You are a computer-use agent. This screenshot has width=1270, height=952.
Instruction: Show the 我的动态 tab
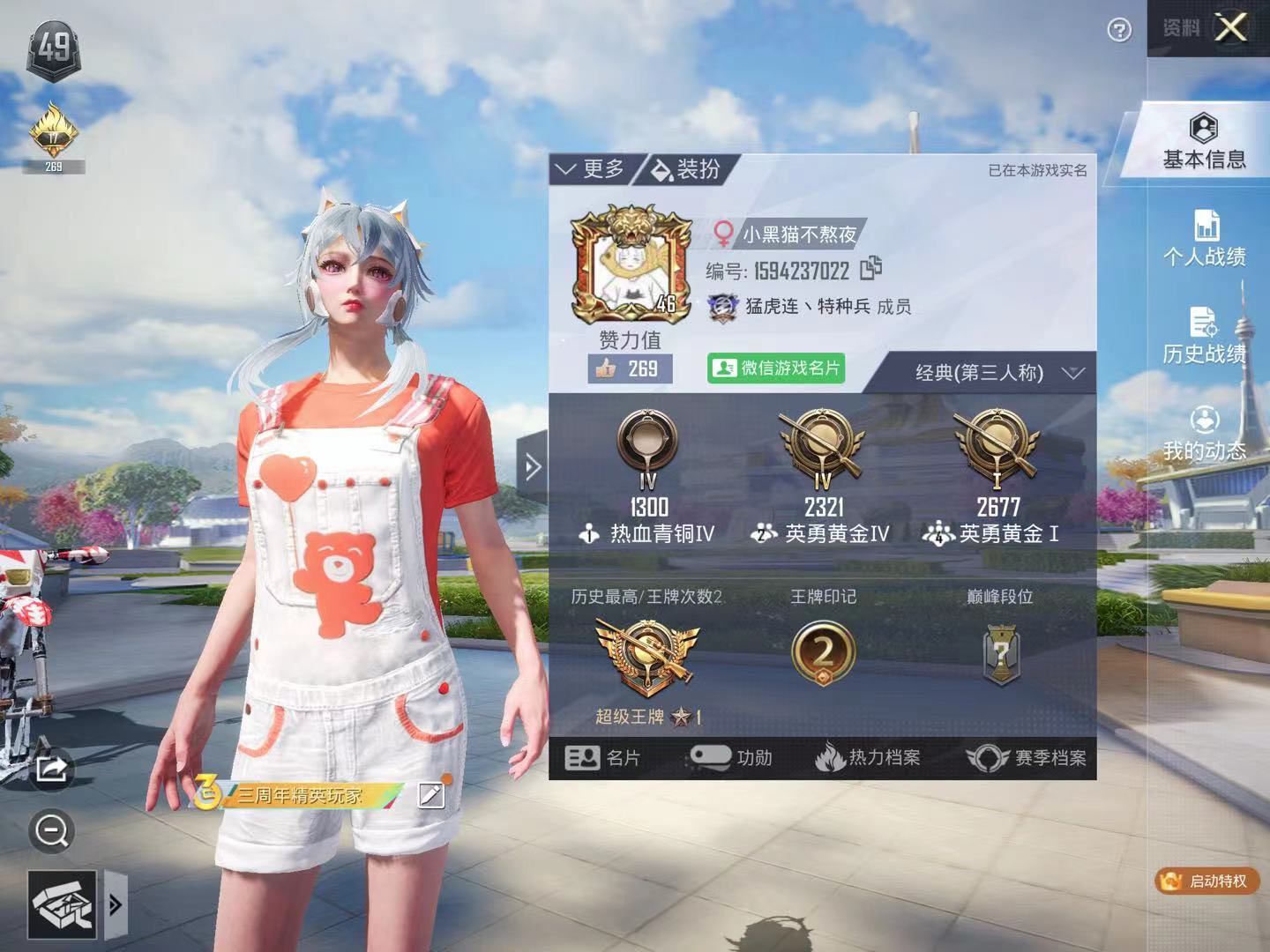point(1204,433)
